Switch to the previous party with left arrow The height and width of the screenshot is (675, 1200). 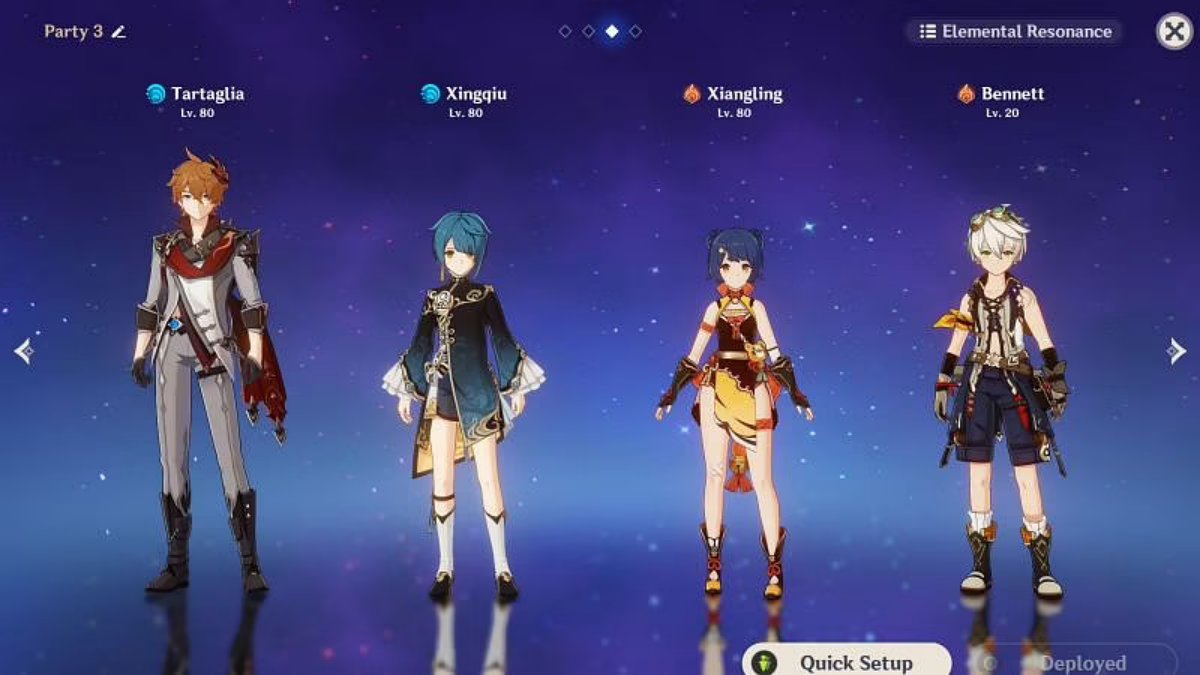24,351
